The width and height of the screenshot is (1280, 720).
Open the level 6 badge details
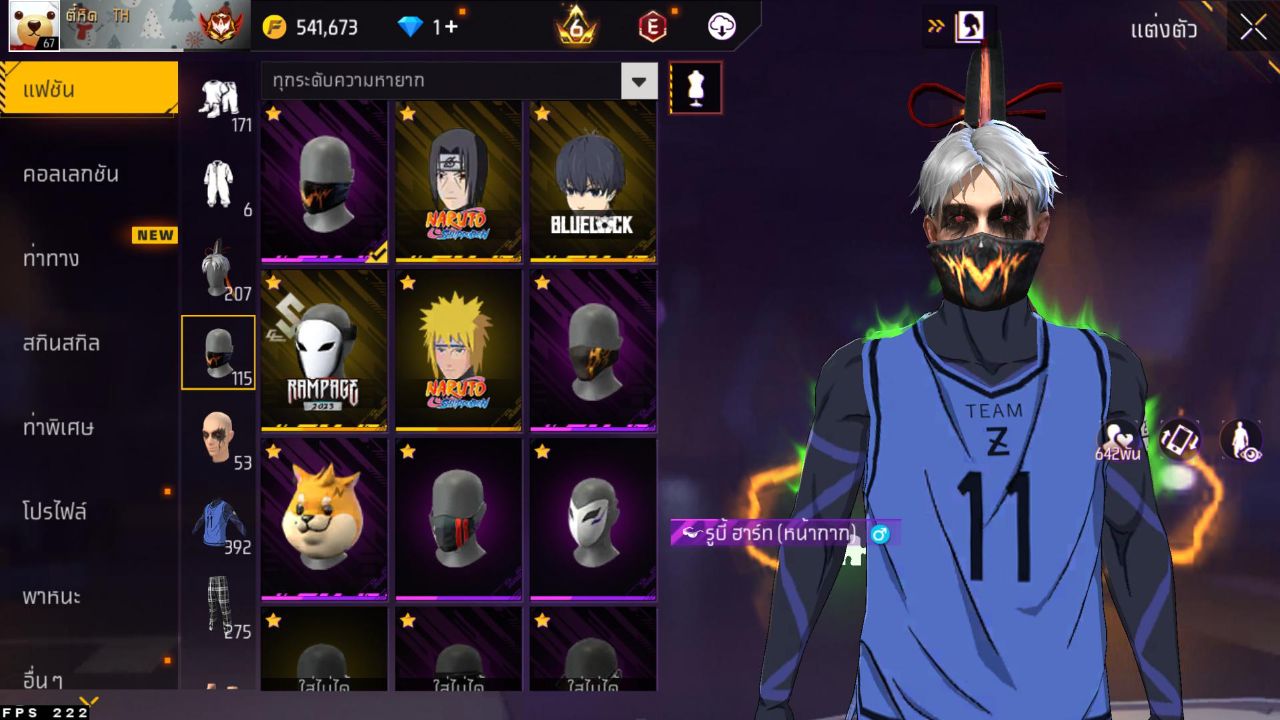click(x=574, y=28)
